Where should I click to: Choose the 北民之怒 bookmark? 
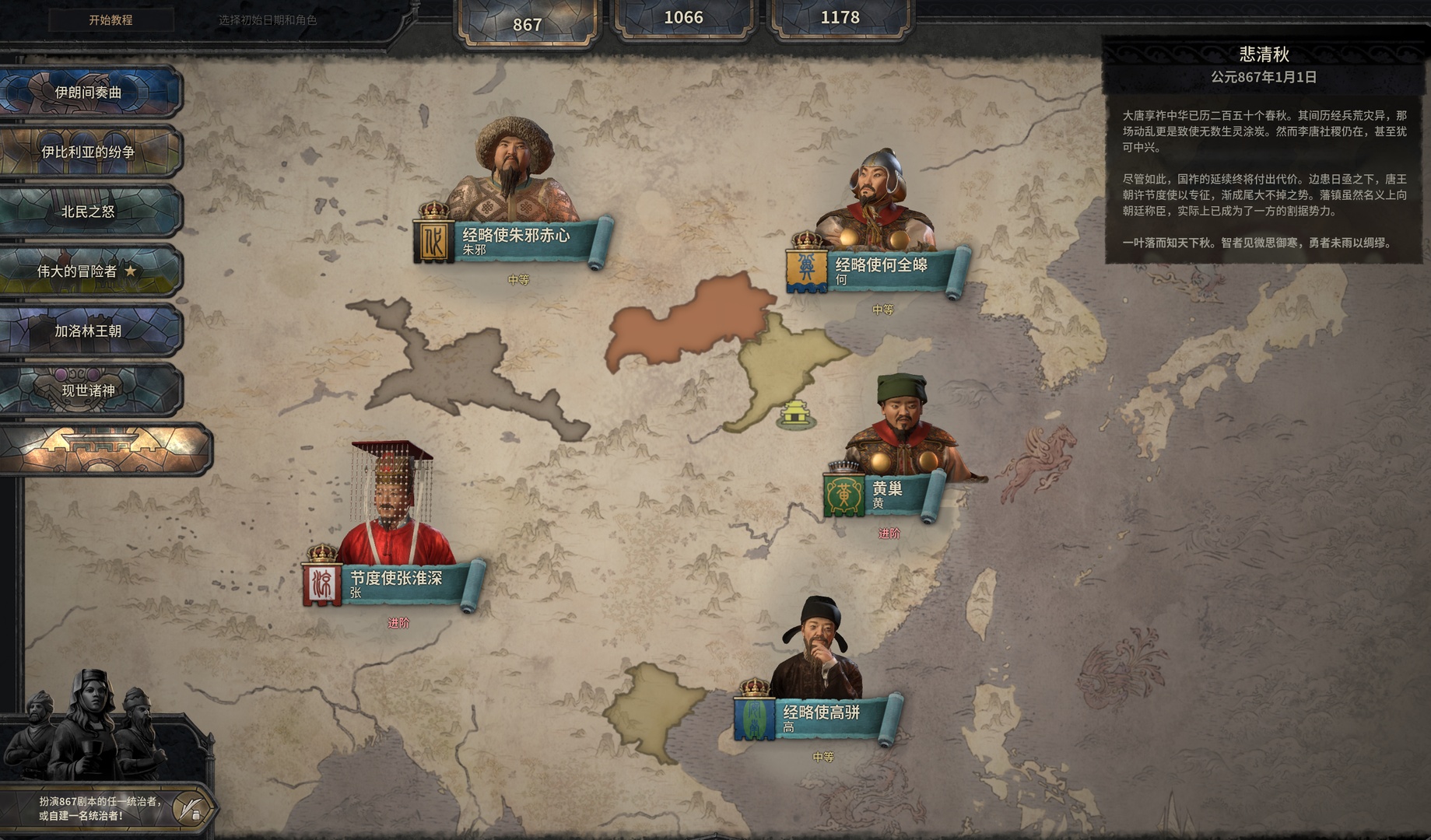(89, 211)
